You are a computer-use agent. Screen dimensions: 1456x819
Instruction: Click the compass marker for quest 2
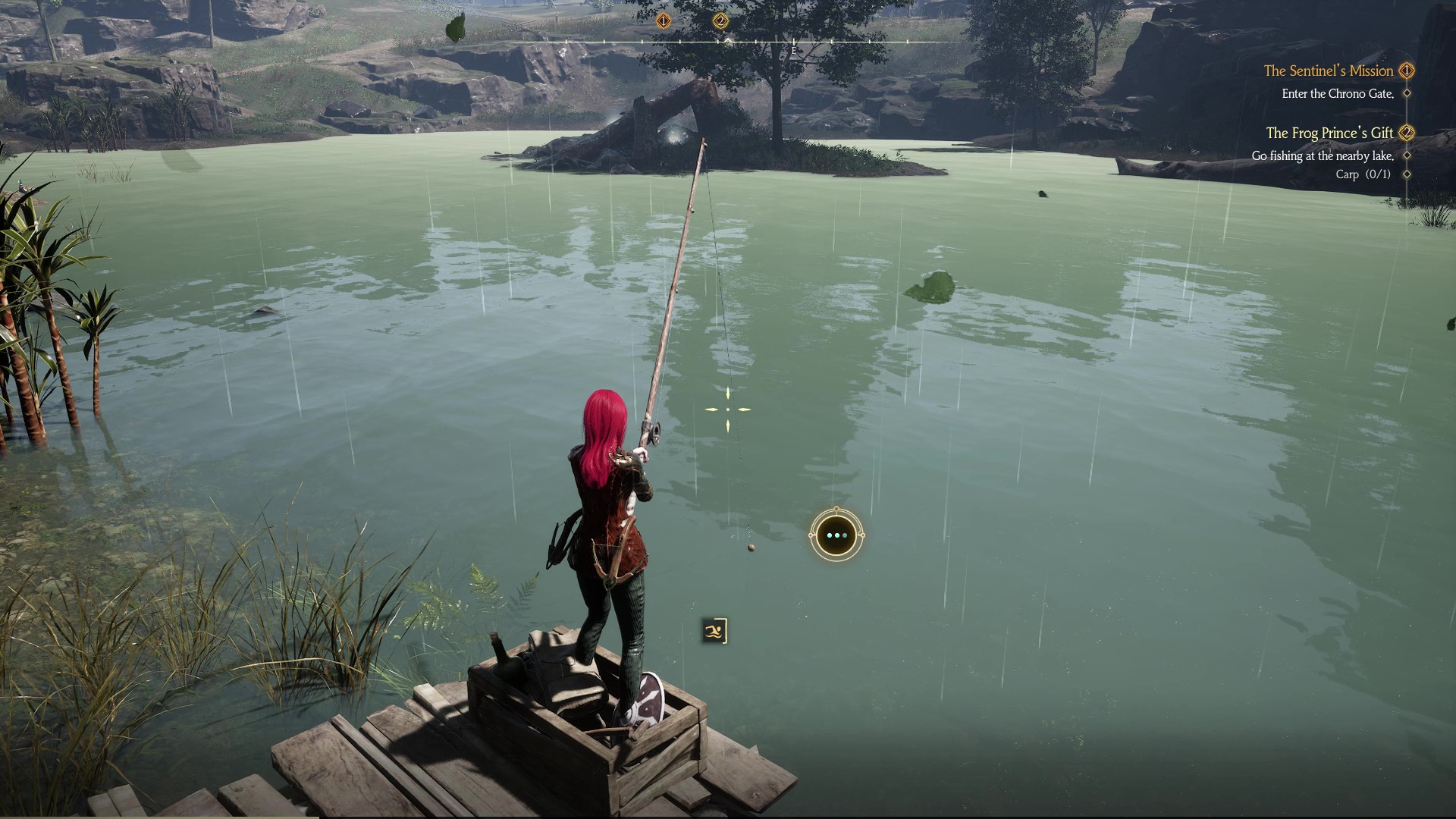point(720,20)
